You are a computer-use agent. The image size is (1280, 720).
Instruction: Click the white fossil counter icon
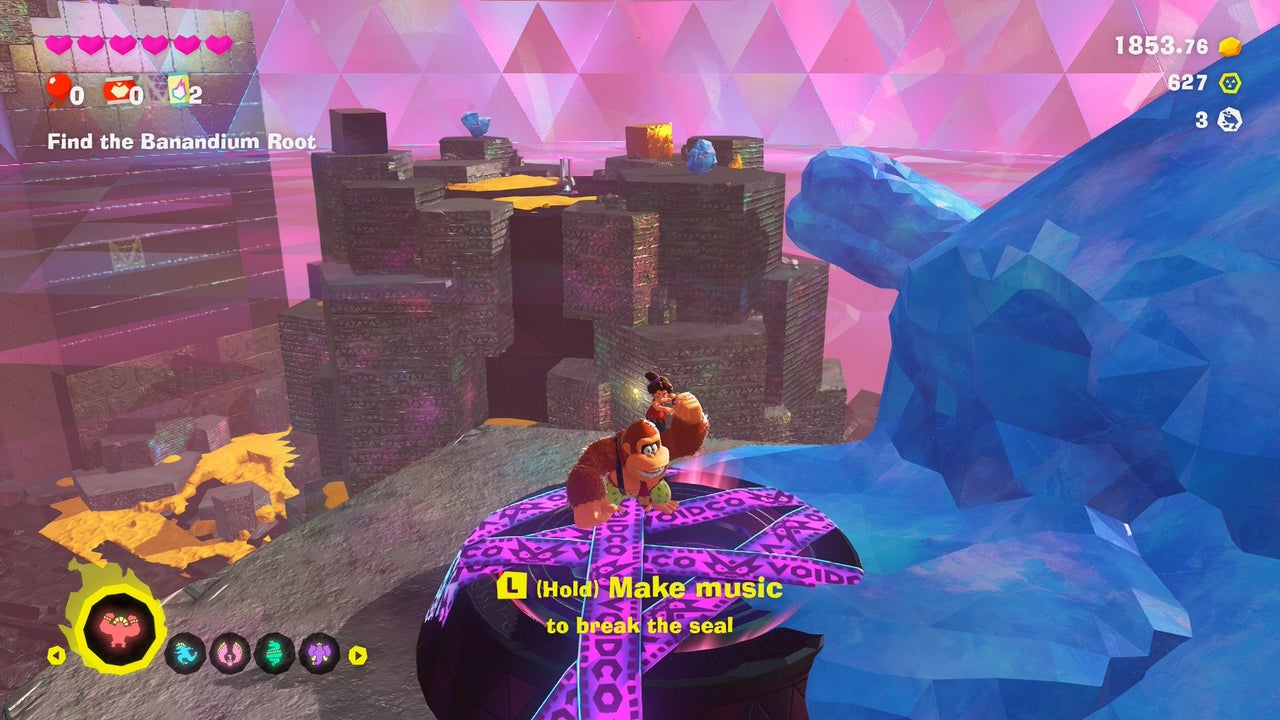point(1229,120)
